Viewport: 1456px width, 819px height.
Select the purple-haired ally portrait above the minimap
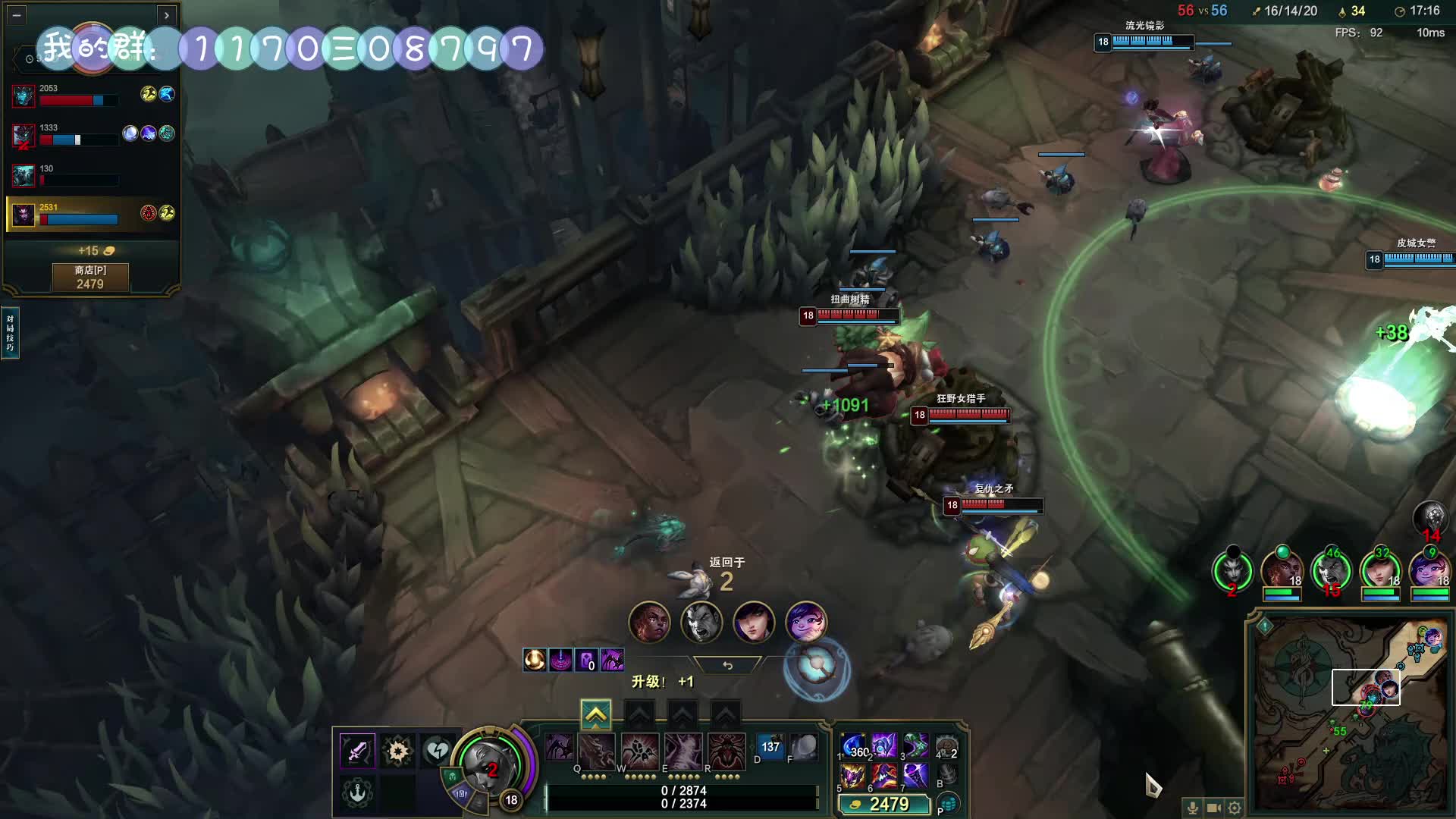1429,572
